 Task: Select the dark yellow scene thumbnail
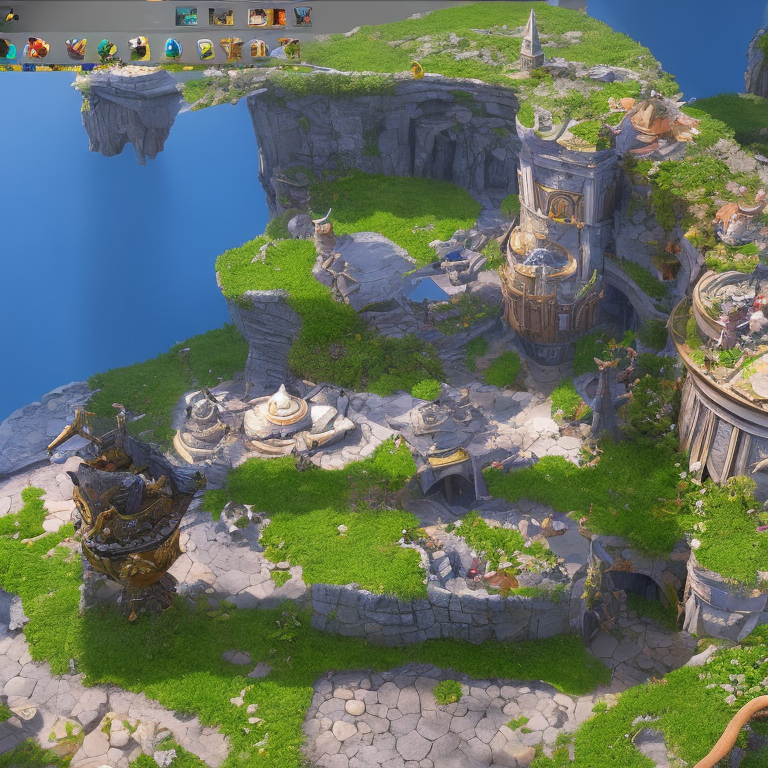coord(221,17)
